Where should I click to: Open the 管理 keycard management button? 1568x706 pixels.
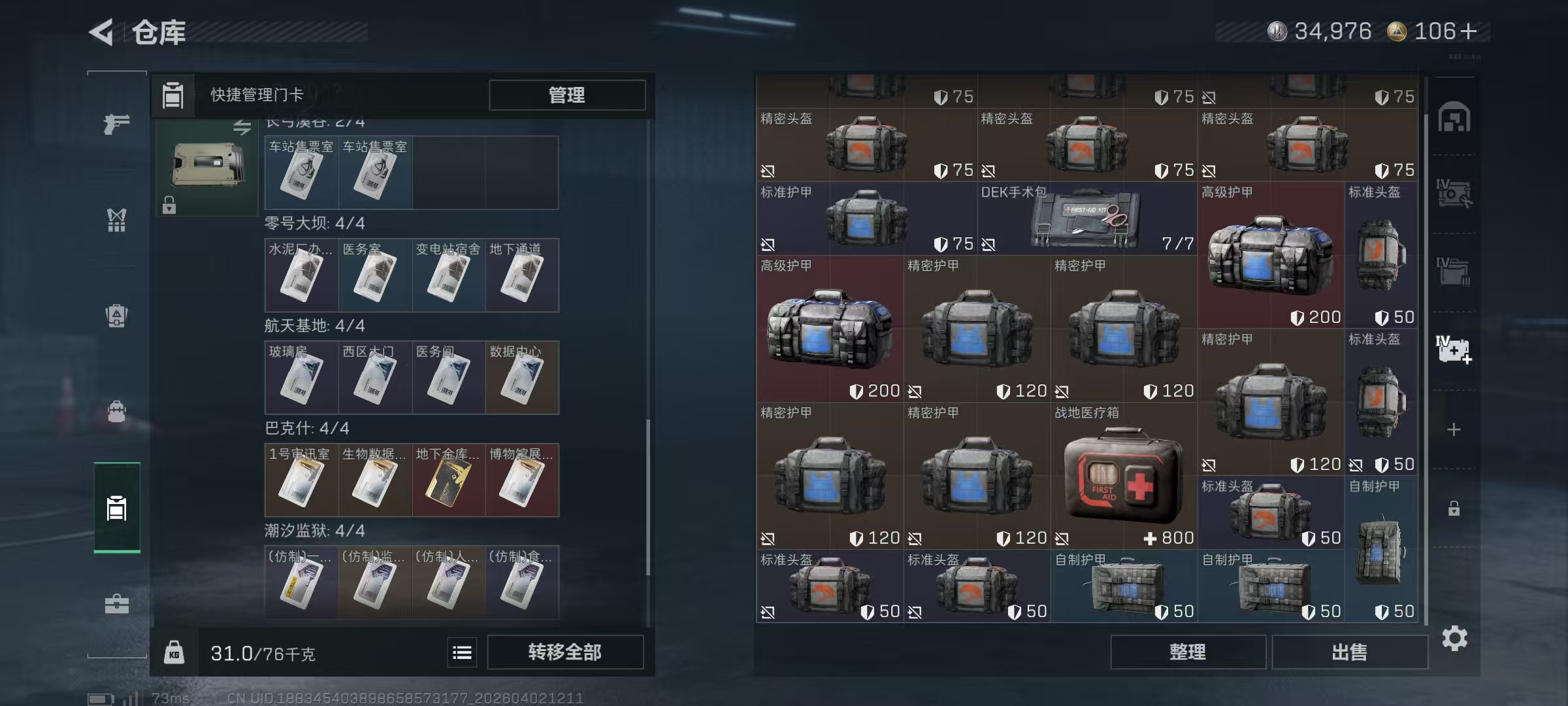pyautogui.click(x=566, y=95)
